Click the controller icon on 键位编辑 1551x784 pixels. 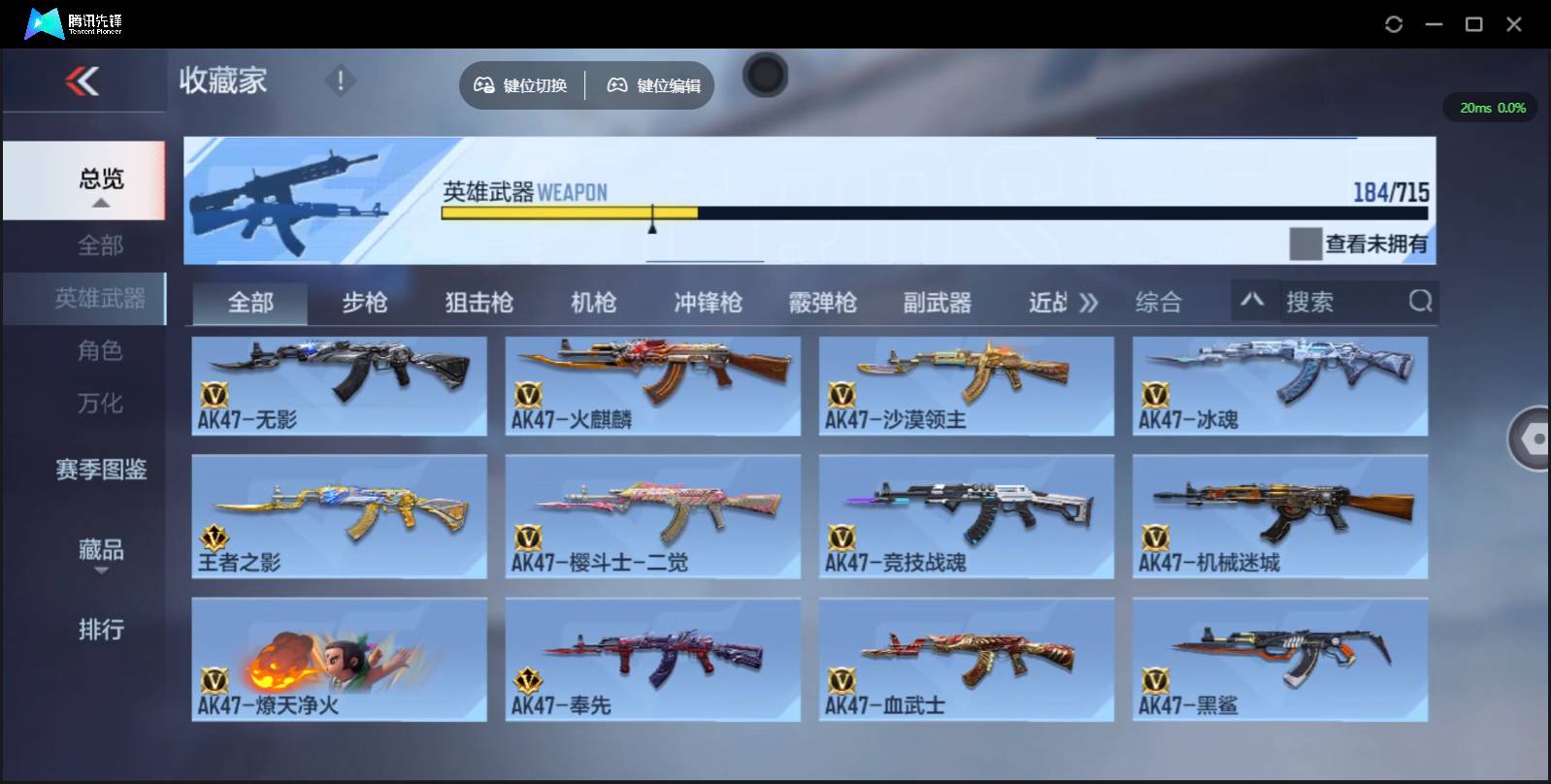pos(615,85)
